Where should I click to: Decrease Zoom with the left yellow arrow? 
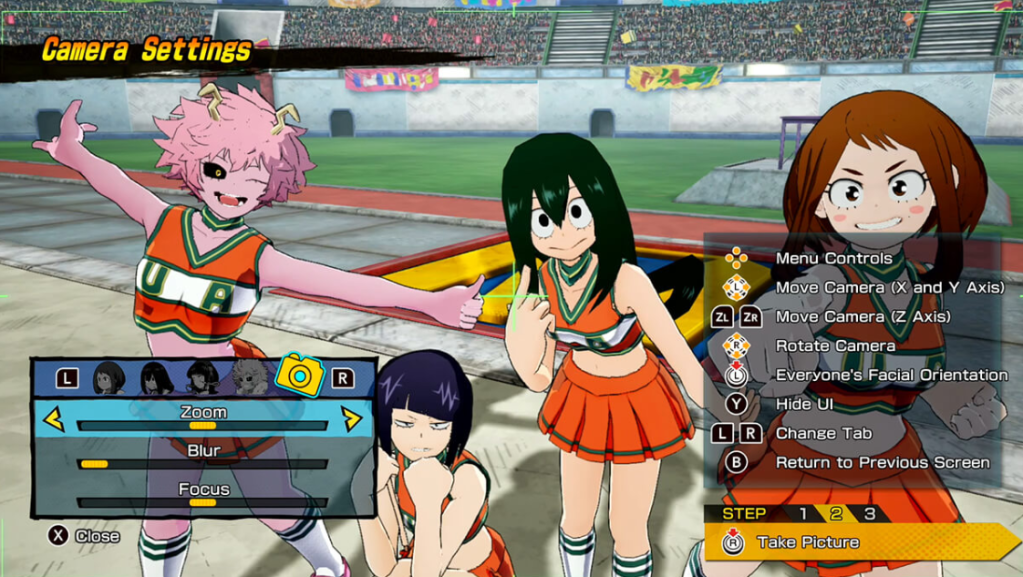[53, 418]
